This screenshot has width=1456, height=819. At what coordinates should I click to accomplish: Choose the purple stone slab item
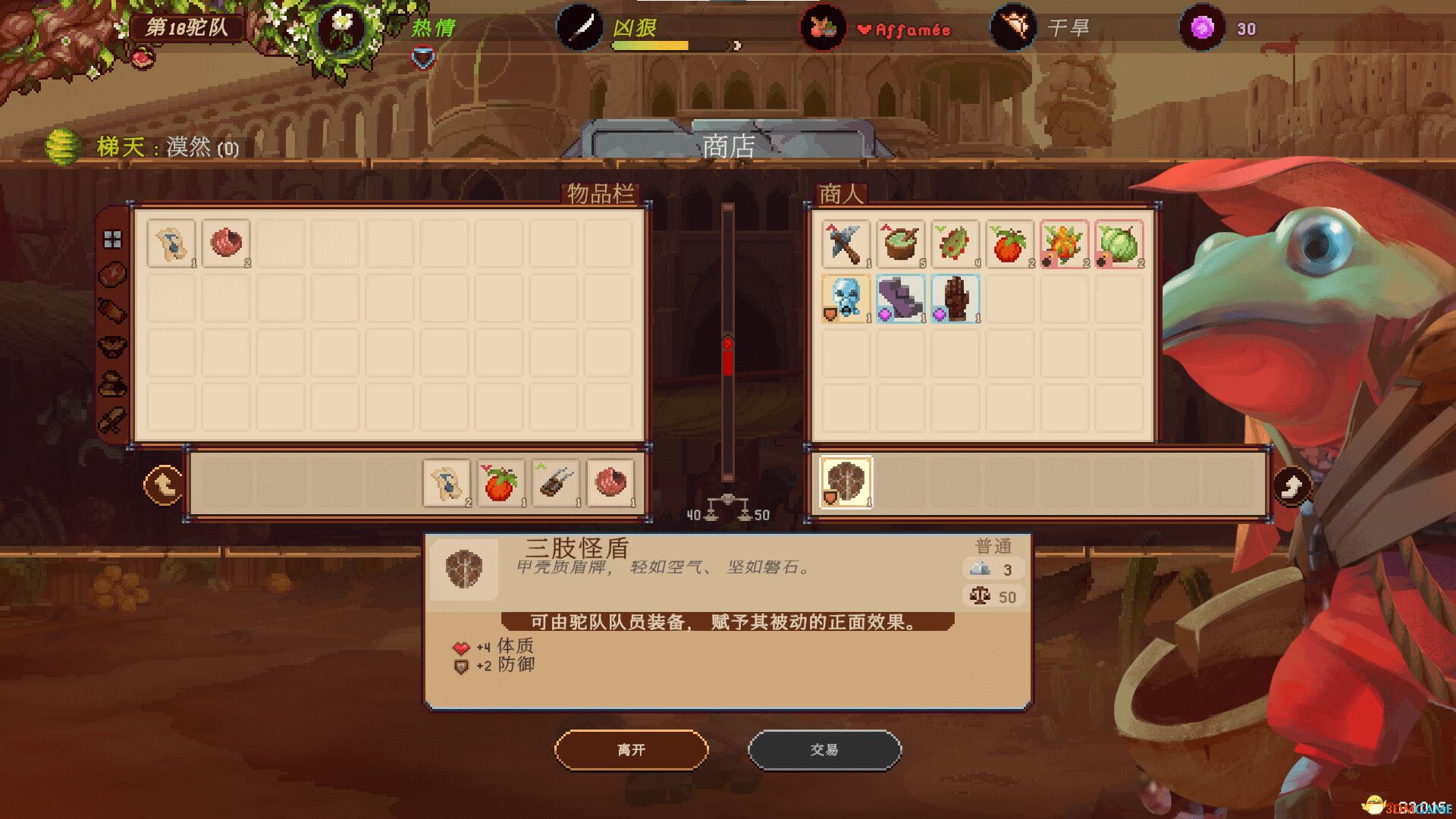900,298
